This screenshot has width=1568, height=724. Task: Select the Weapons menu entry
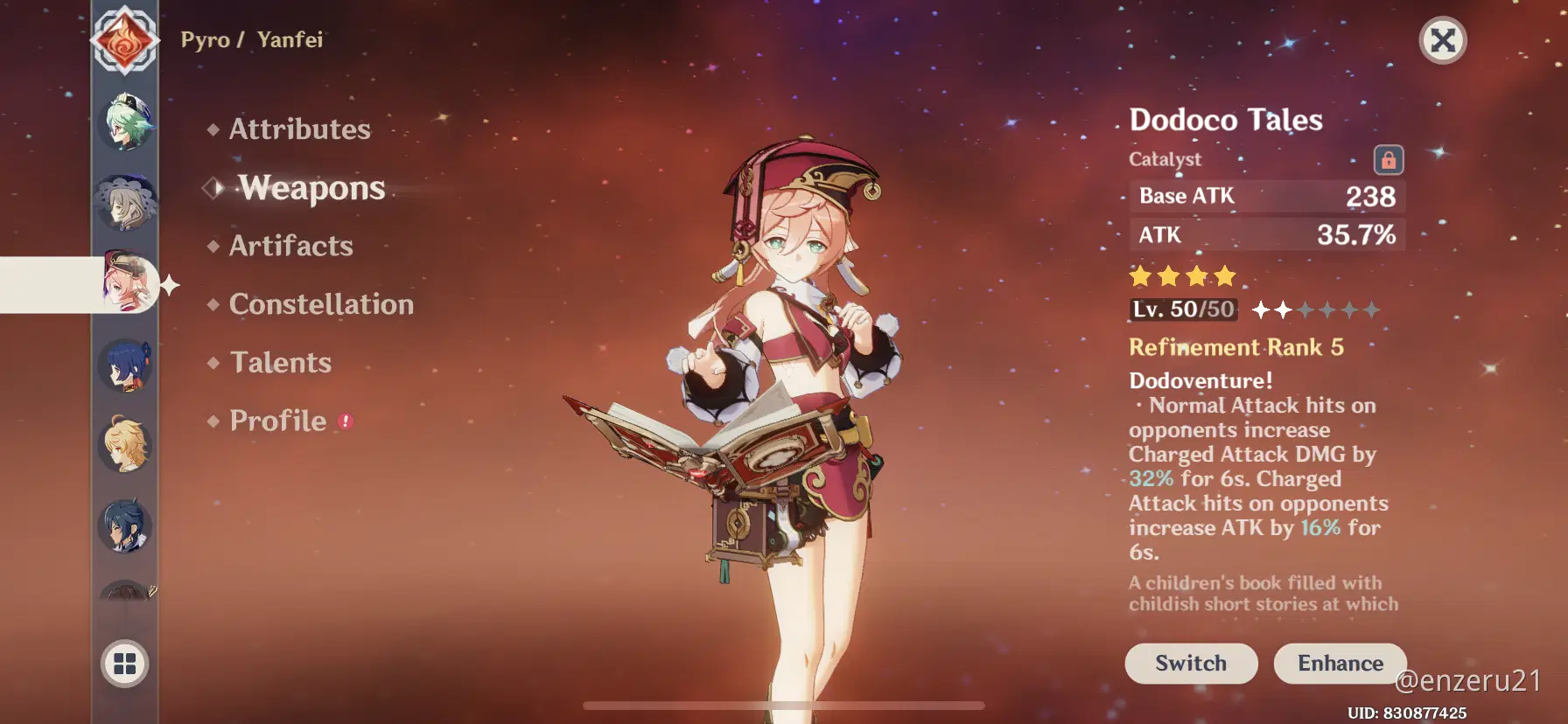click(x=311, y=188)
